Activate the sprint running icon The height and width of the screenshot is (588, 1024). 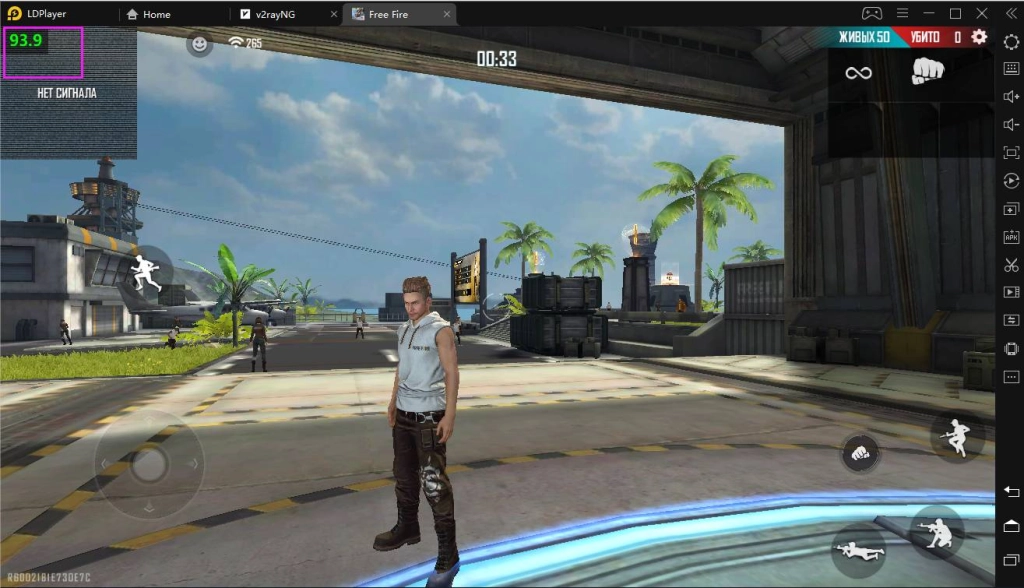(146, 270)
